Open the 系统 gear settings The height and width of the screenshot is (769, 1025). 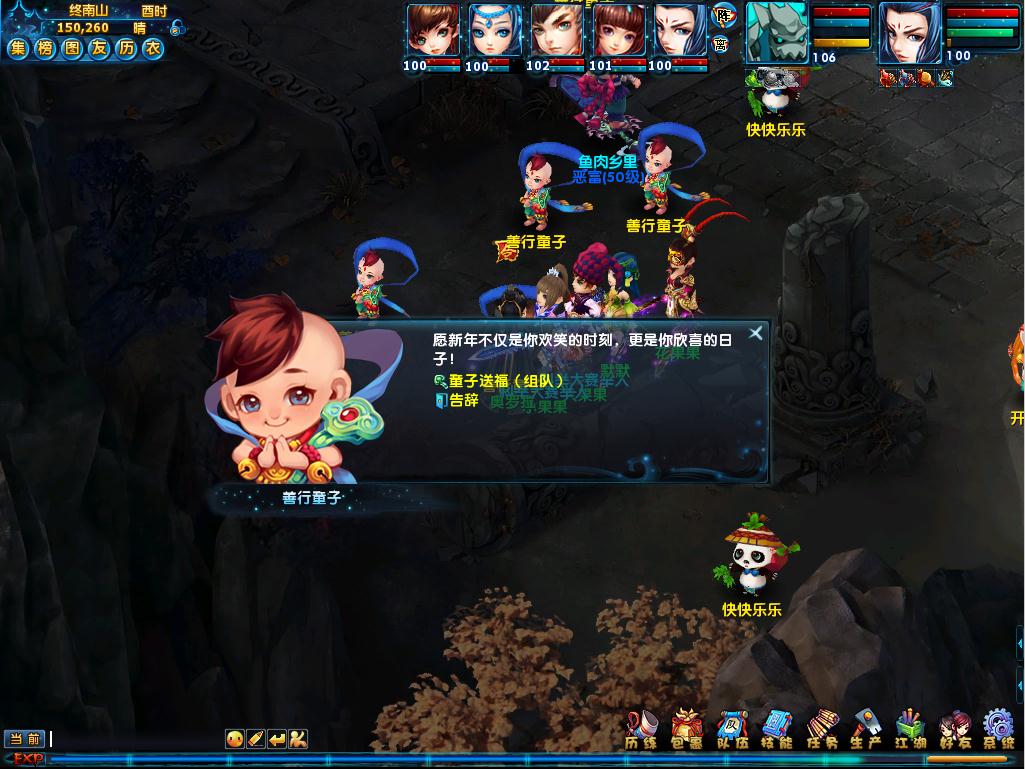tap(998, 730)
